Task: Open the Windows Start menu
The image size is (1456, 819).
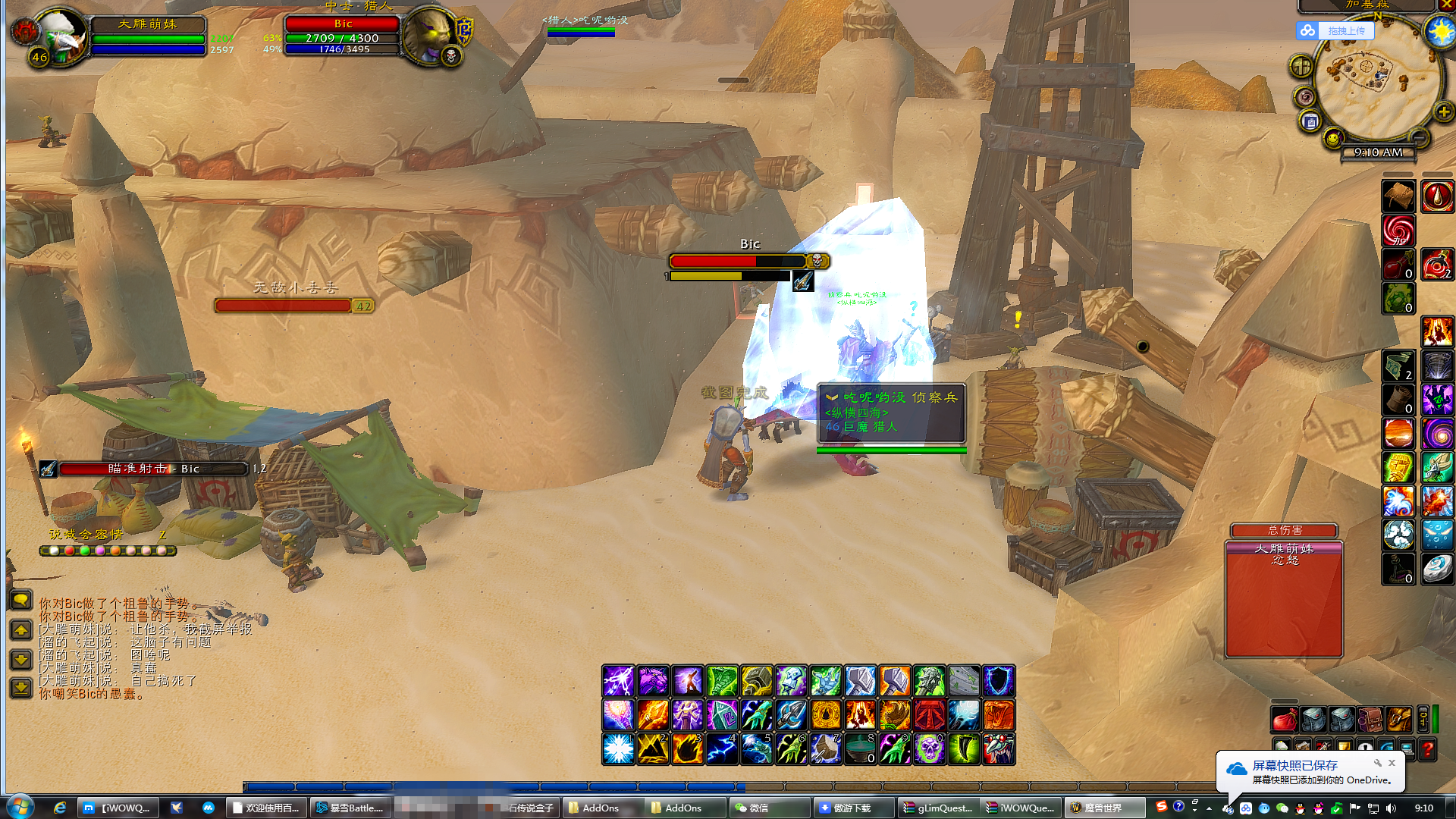Action: click(x=19, y=807)
